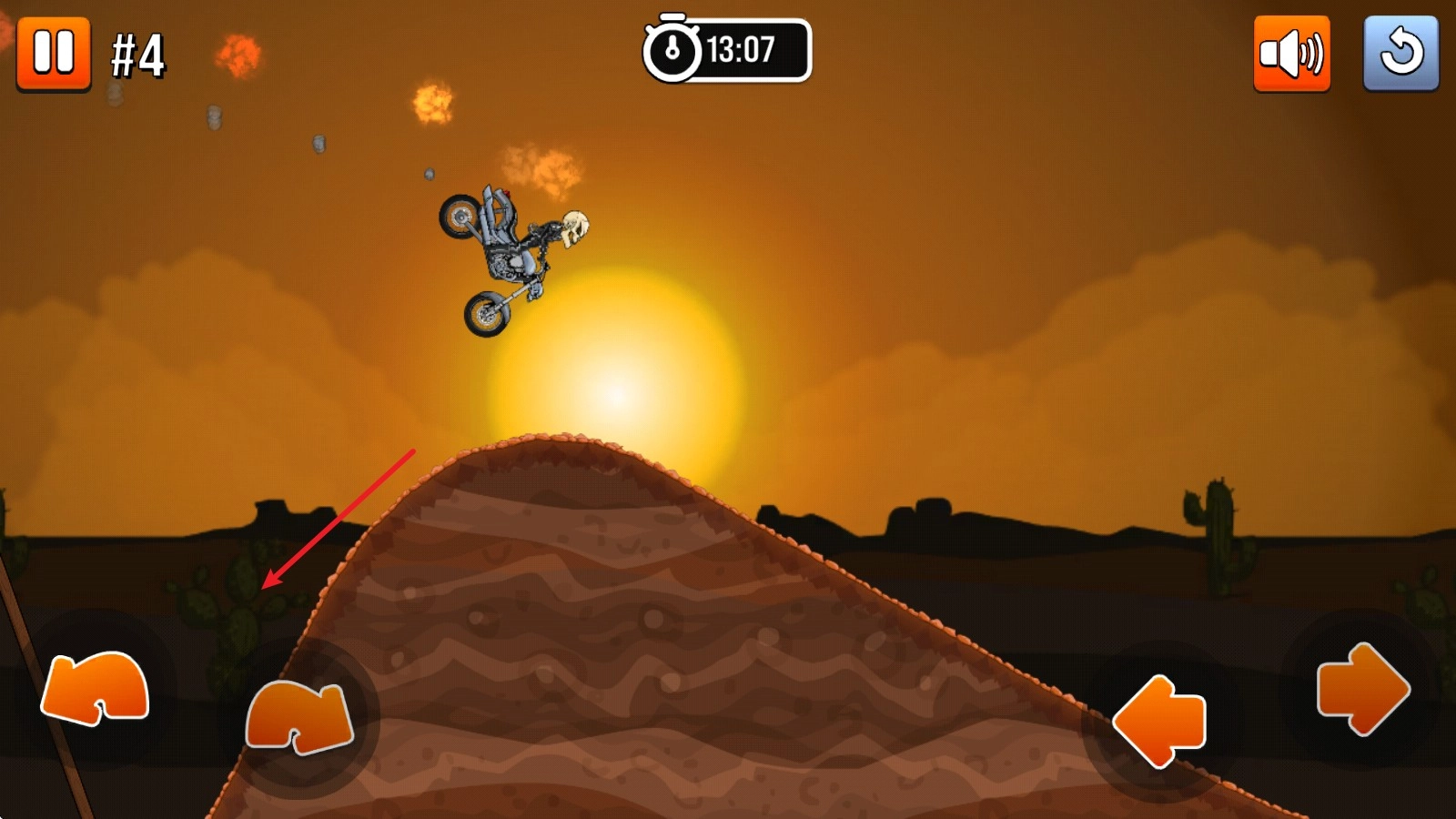The image size is (1456, 819).
Task: Hit the left arrow brake button
Action: tap(1159, 721)
